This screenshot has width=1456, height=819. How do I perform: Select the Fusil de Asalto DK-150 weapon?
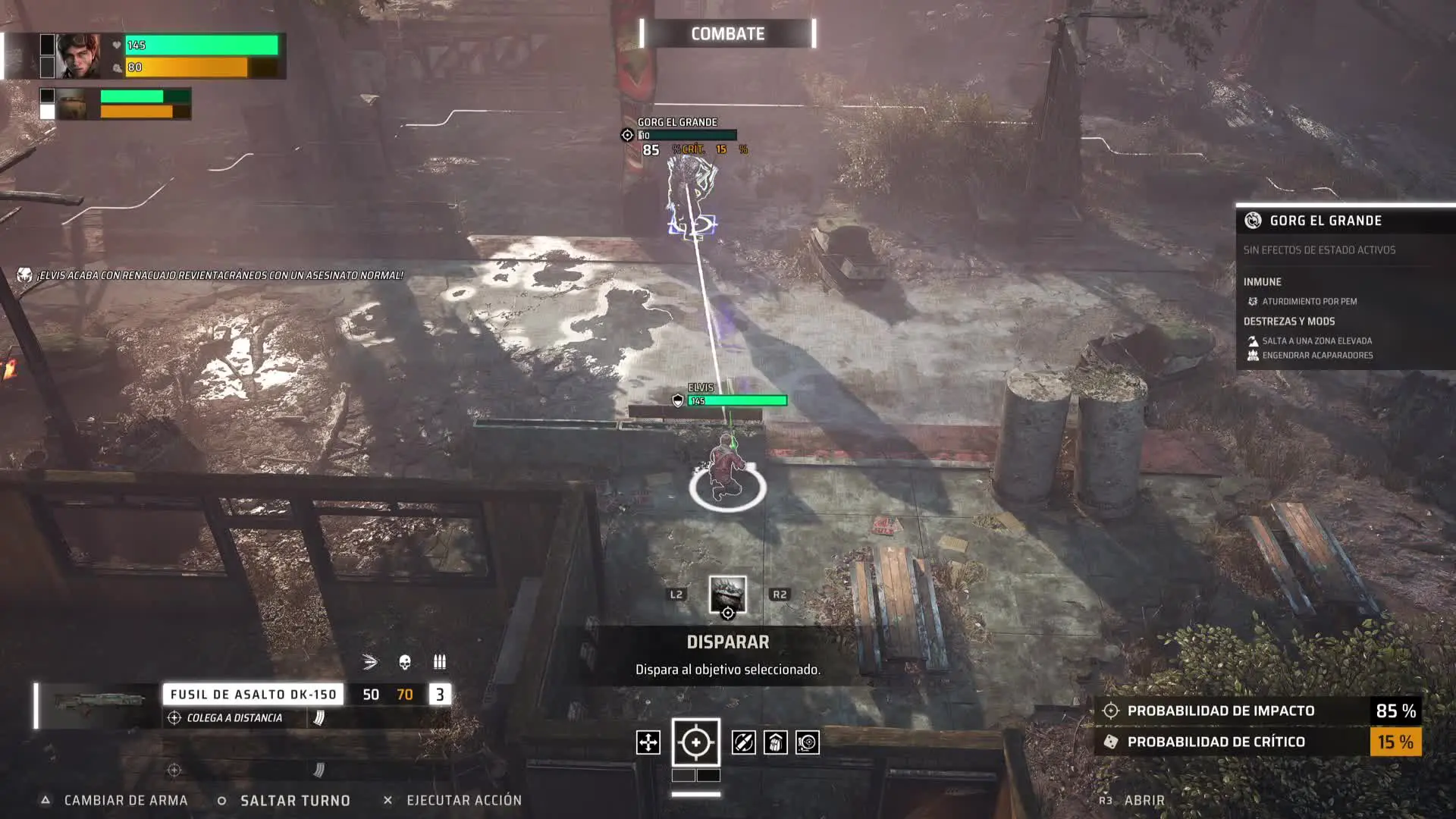tap(253, 695)
